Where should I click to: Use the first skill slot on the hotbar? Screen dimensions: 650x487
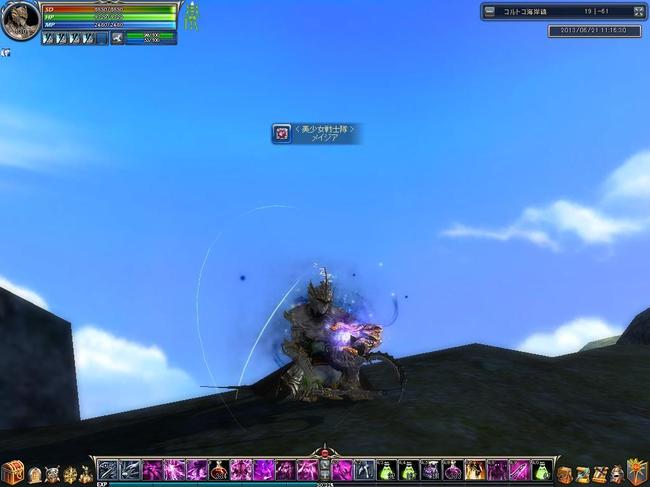pyautogui.click(x=108, y=470)
